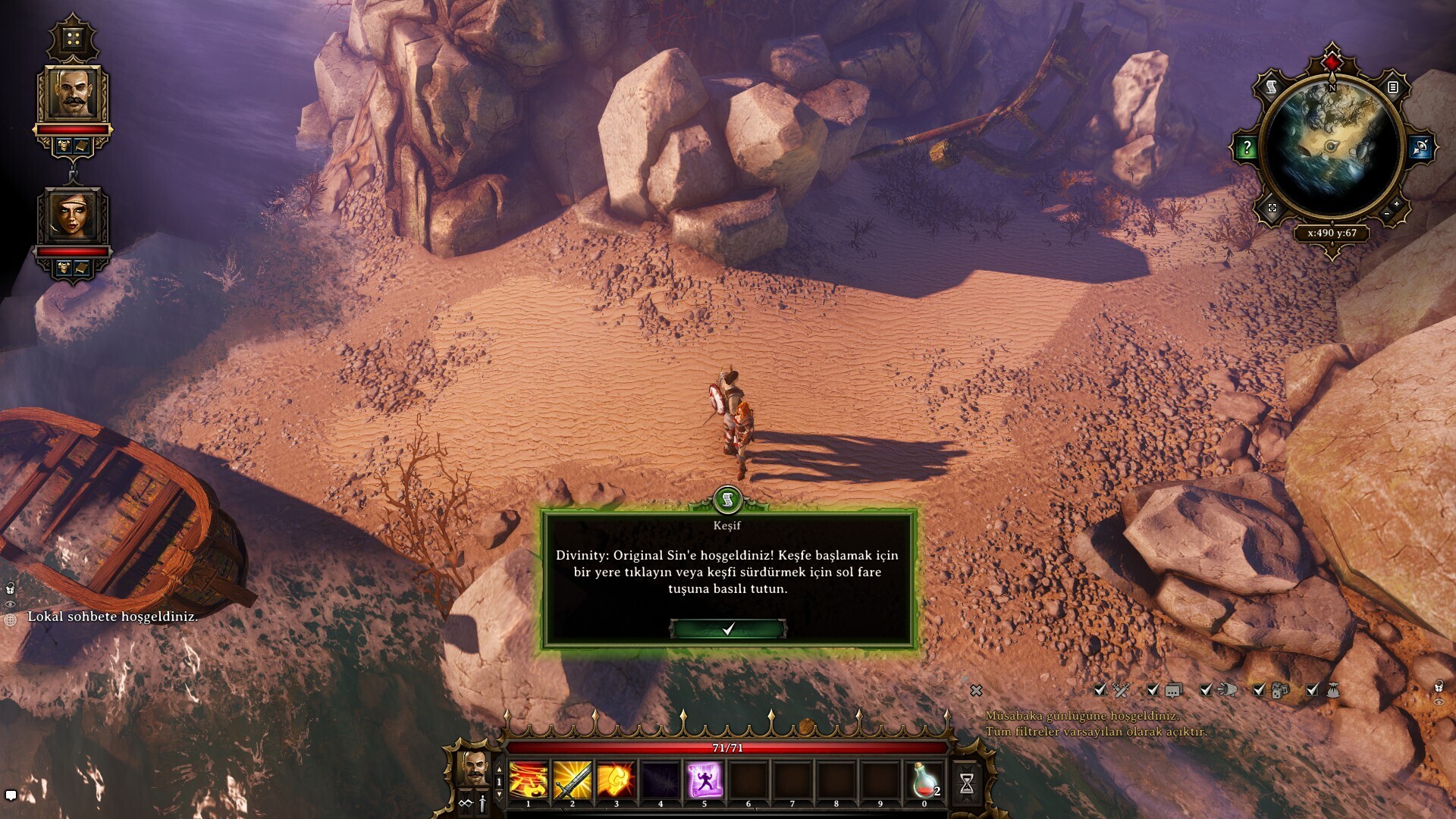Cast the purple flexing-figure scroll skill
The image size is (1456, 819).
click(704, 781)
